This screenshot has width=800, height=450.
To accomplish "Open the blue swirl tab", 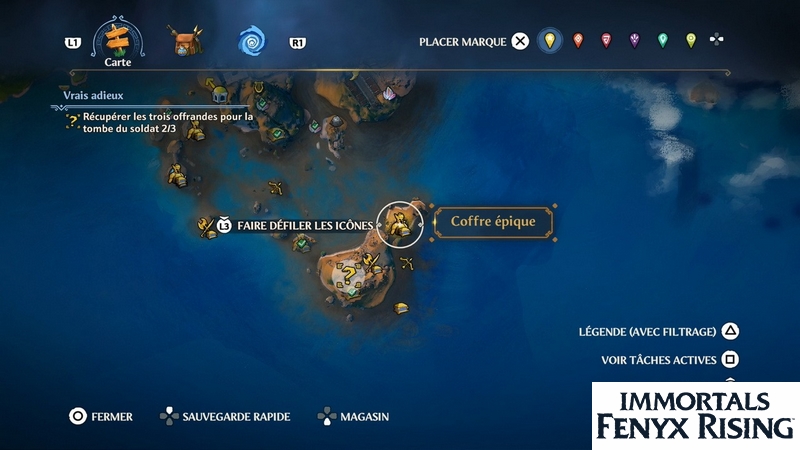I will (252, 41).
